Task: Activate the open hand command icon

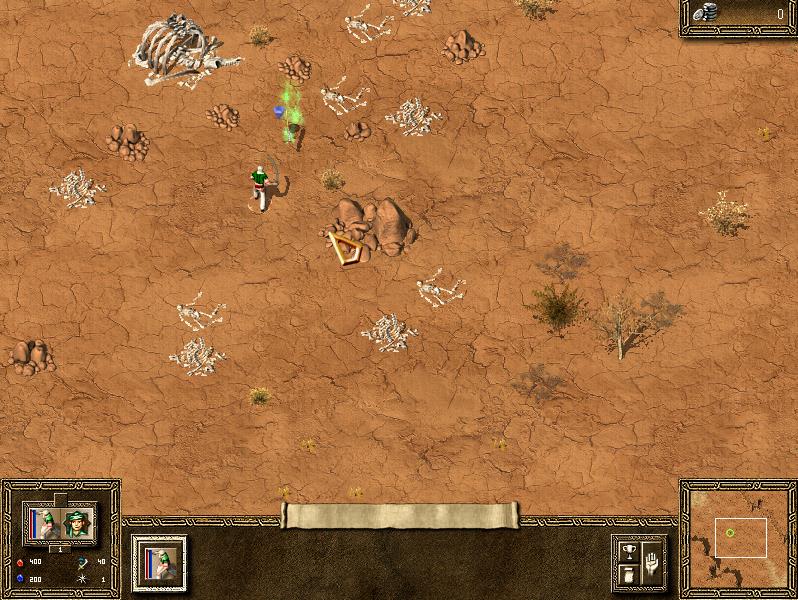Action: (651, 561)
